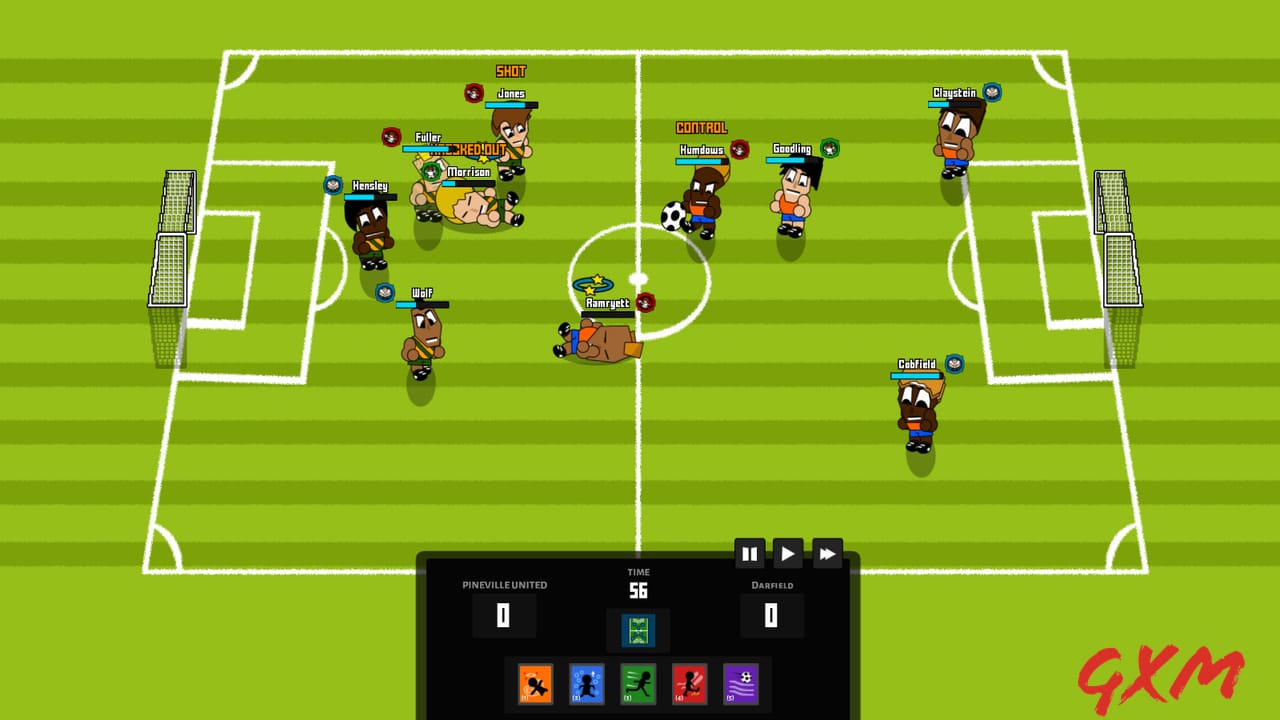Play the green sprint ability card
The height and width of the screenshot is (720, 1280).
click(x=637, y=684)
